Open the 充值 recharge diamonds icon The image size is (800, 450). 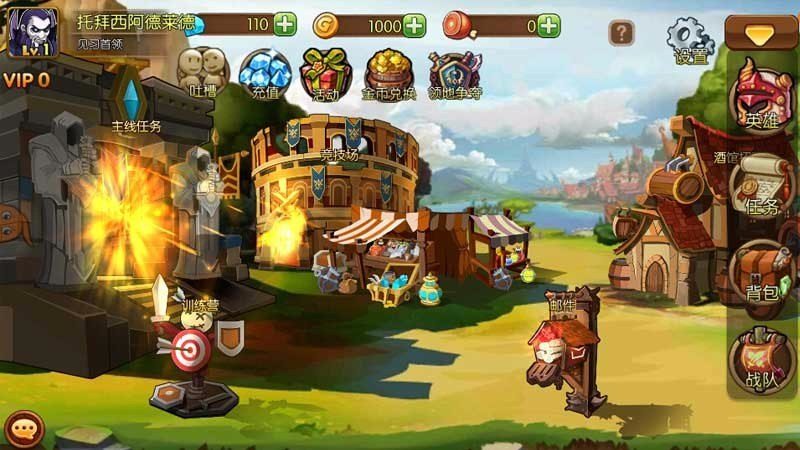pyautogui.click(x=264, y=72)
